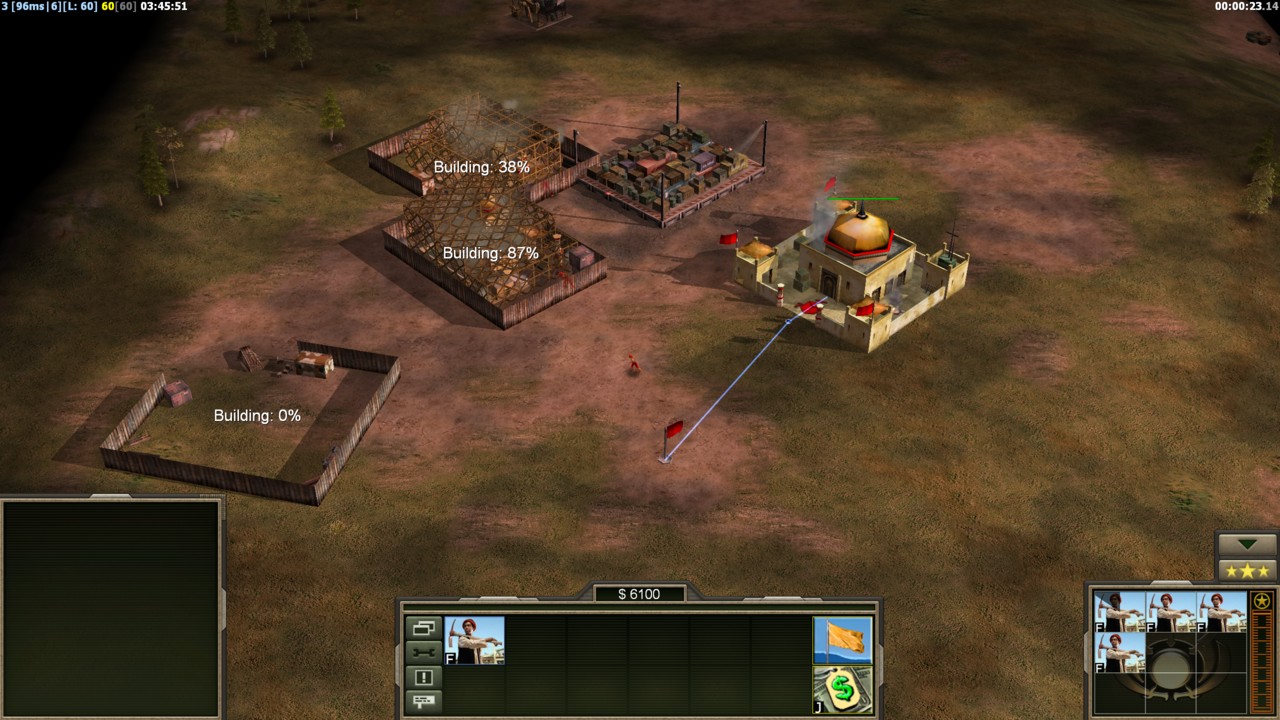Open the three-star Generals powers button
Image resolution: width=1280 pixels, height=720 pixels.
[x=1248, y=570]
